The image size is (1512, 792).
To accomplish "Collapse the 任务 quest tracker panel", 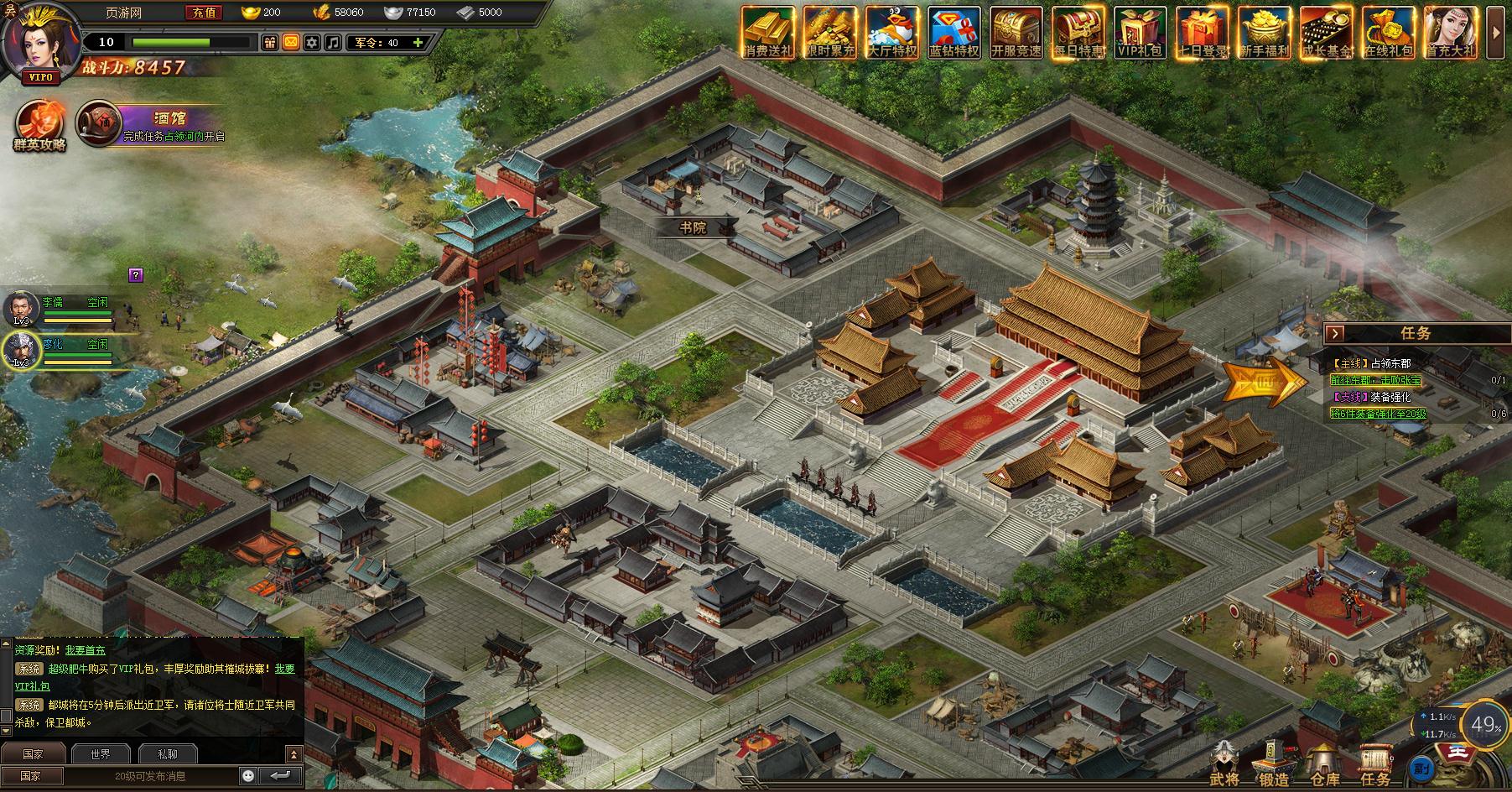I will pos(1336,333).
